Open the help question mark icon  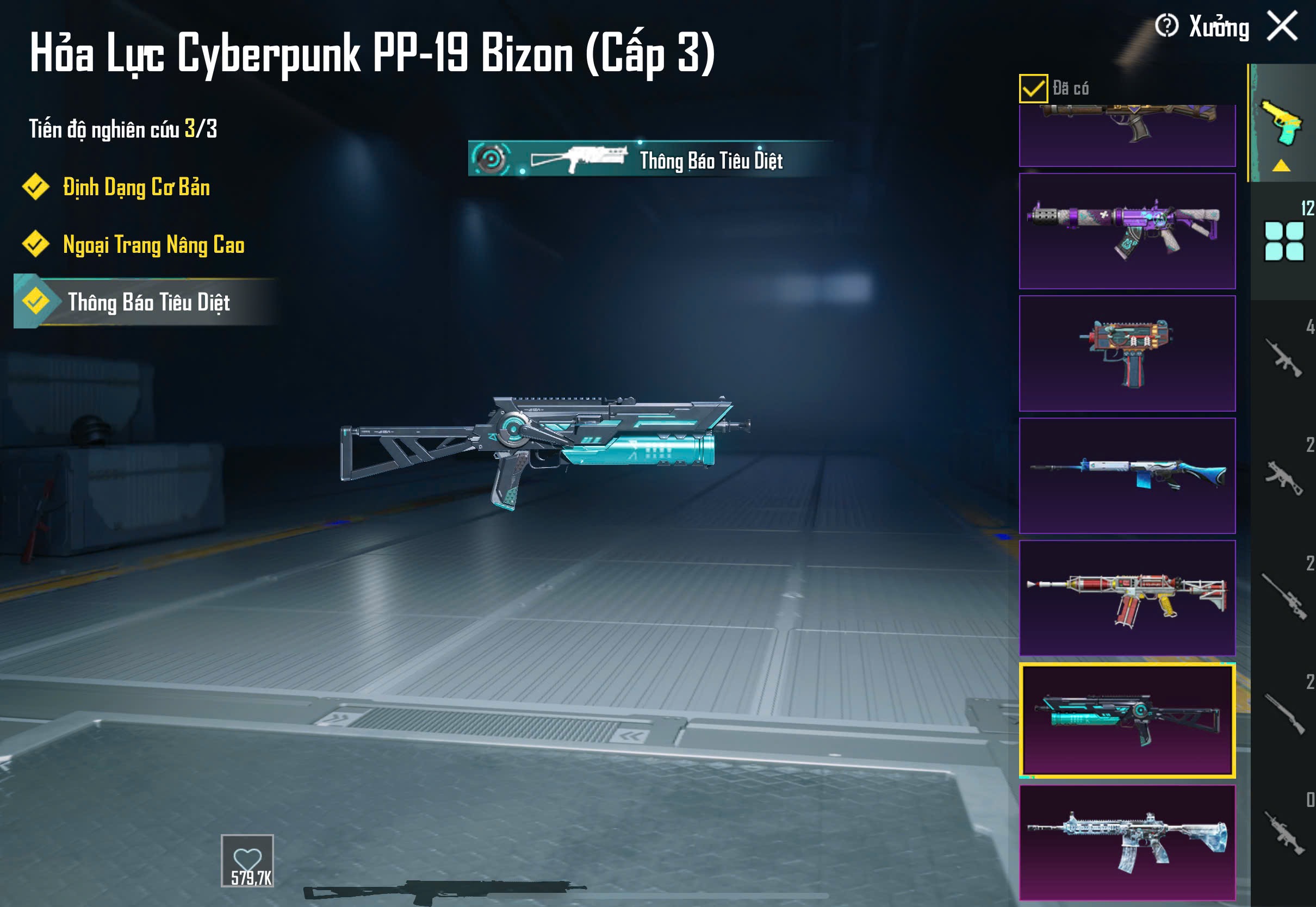click(1166, 26)
